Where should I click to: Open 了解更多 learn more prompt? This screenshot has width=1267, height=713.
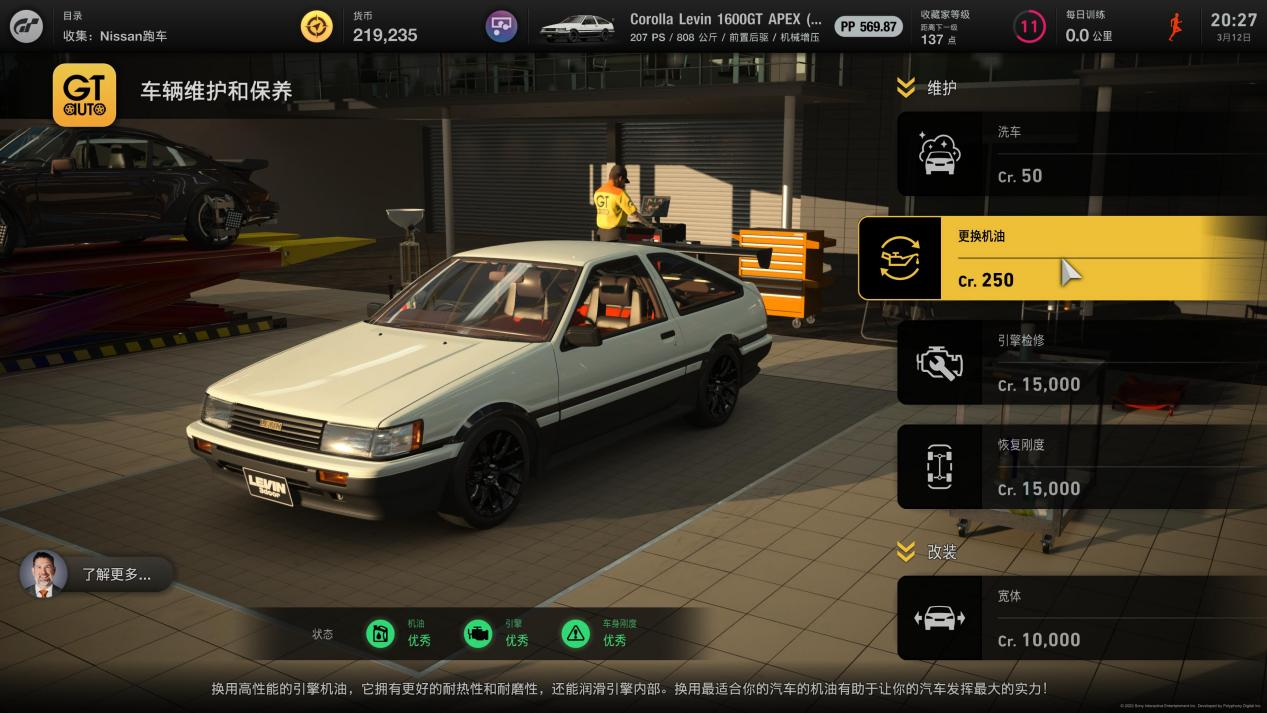tap(97, 574)
